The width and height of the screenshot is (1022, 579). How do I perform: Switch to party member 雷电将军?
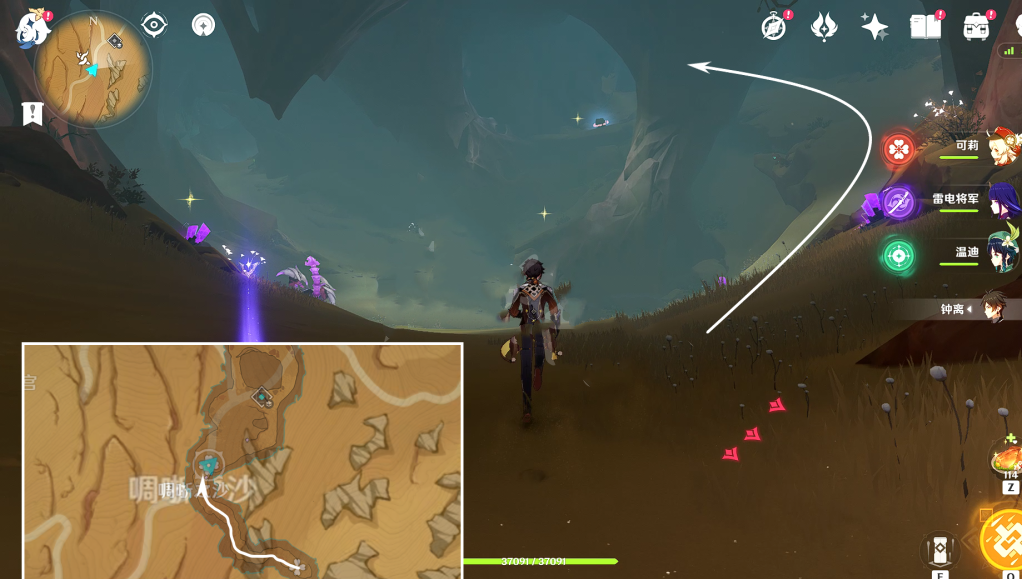click(999, 201)
